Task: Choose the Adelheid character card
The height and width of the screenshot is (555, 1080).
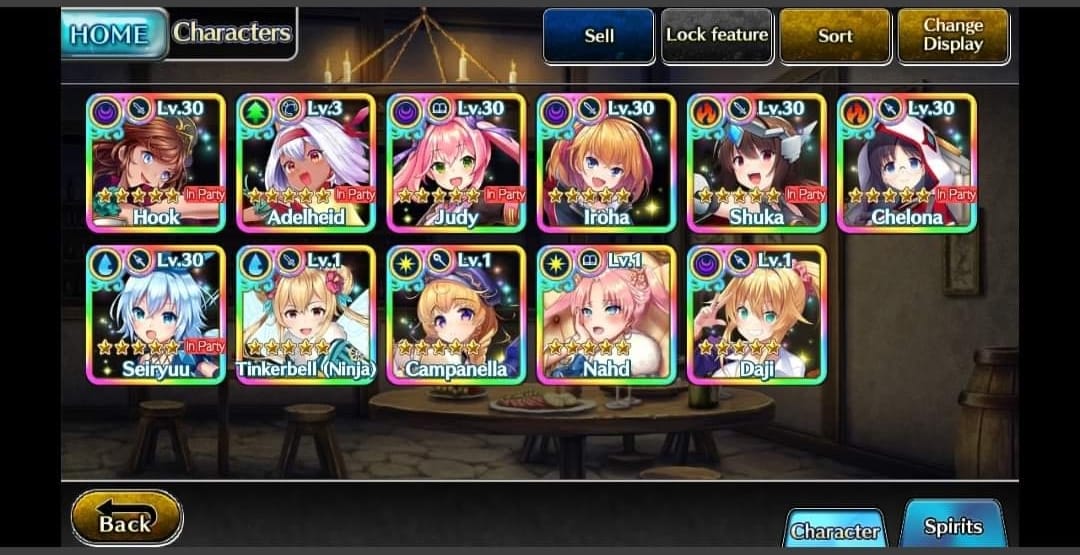Action: coord(306,162)
